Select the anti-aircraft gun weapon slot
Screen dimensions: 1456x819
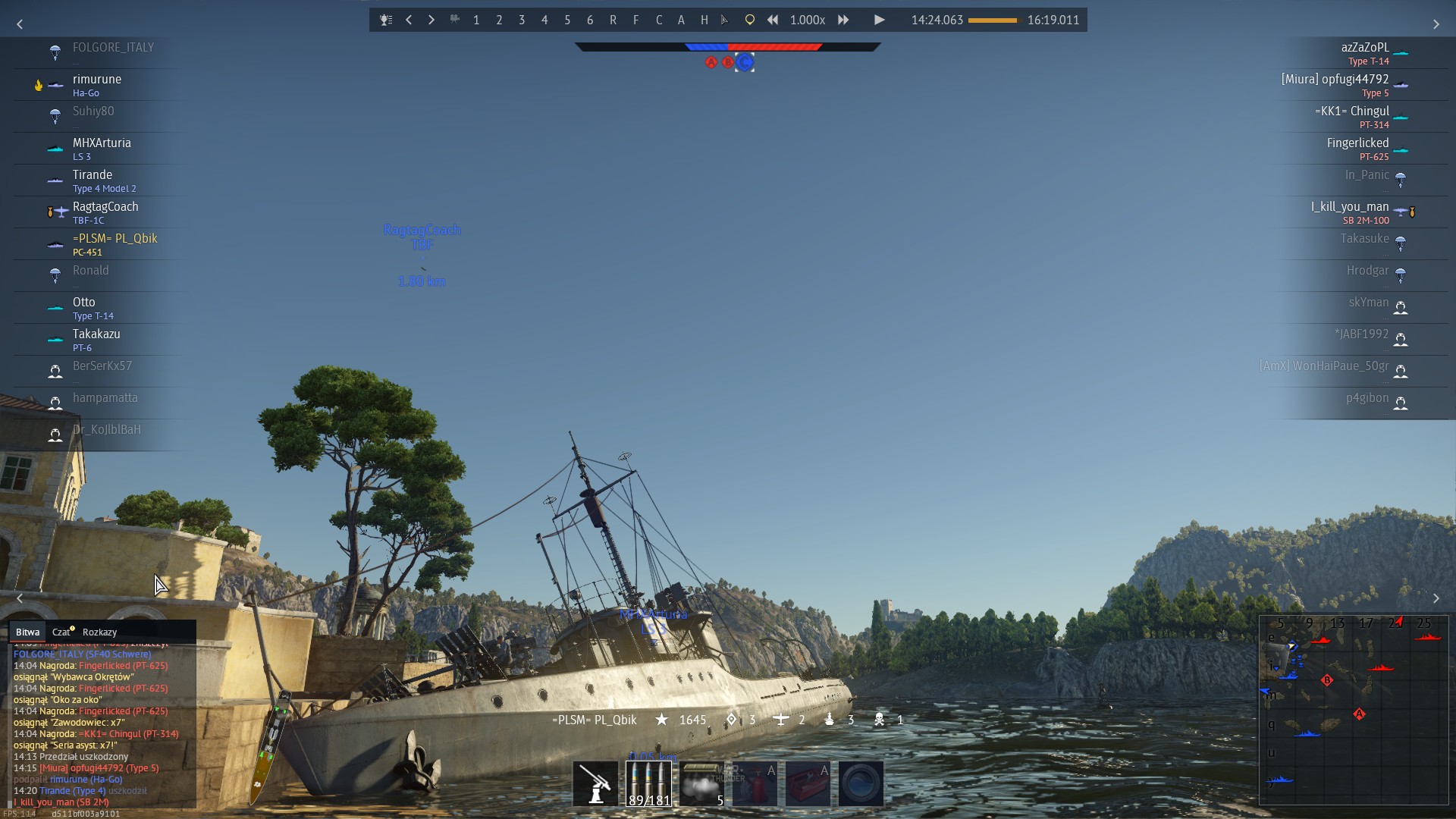click(x=595, y=783)
